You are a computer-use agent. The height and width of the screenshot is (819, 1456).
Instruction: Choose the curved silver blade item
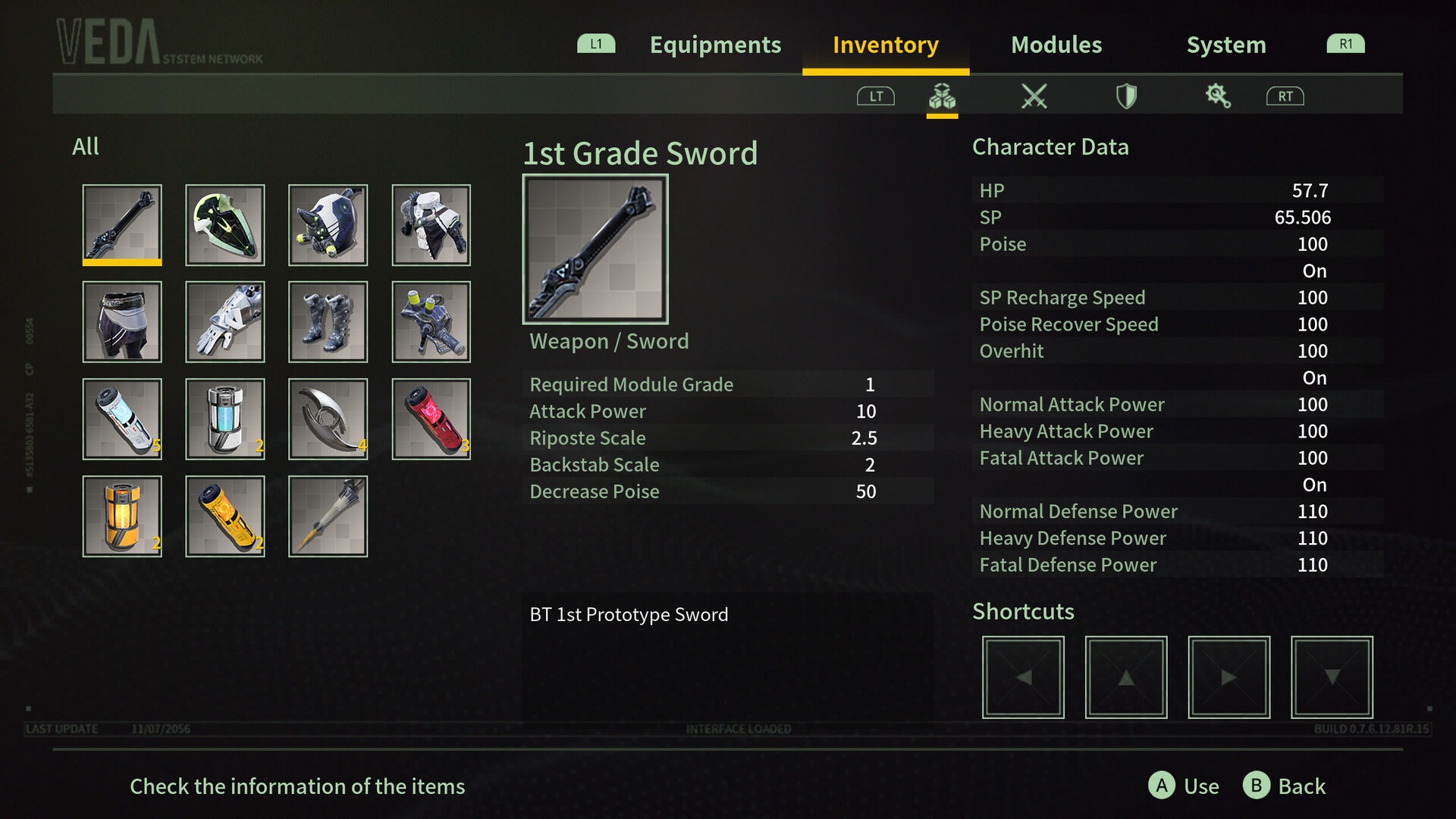[328, 419]
